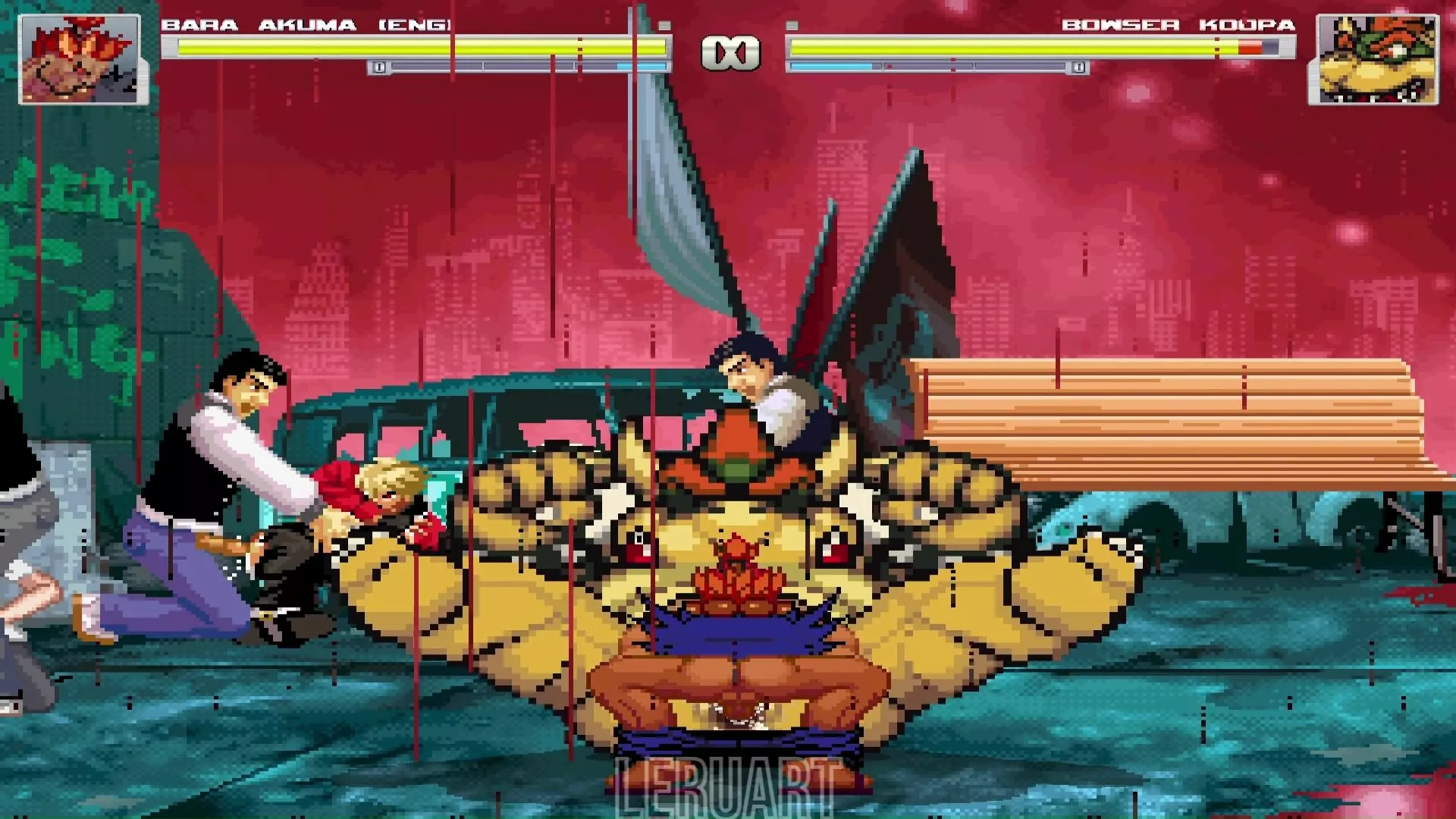Select Bowser Koopa's character portrait
Viewport: 1456px width, 819px height.
pos(1373,59)
